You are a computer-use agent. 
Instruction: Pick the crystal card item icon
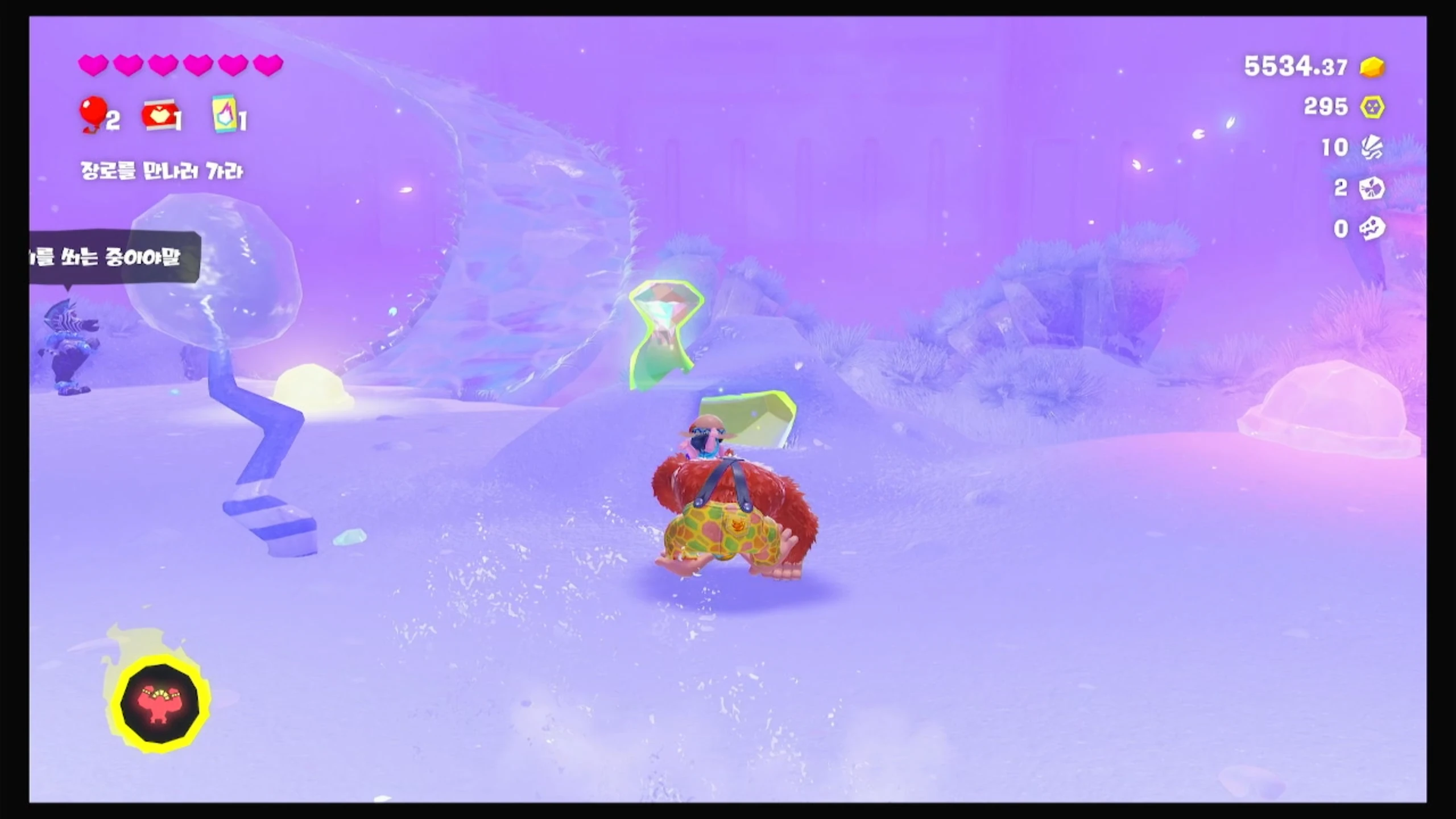click(224, 114)
